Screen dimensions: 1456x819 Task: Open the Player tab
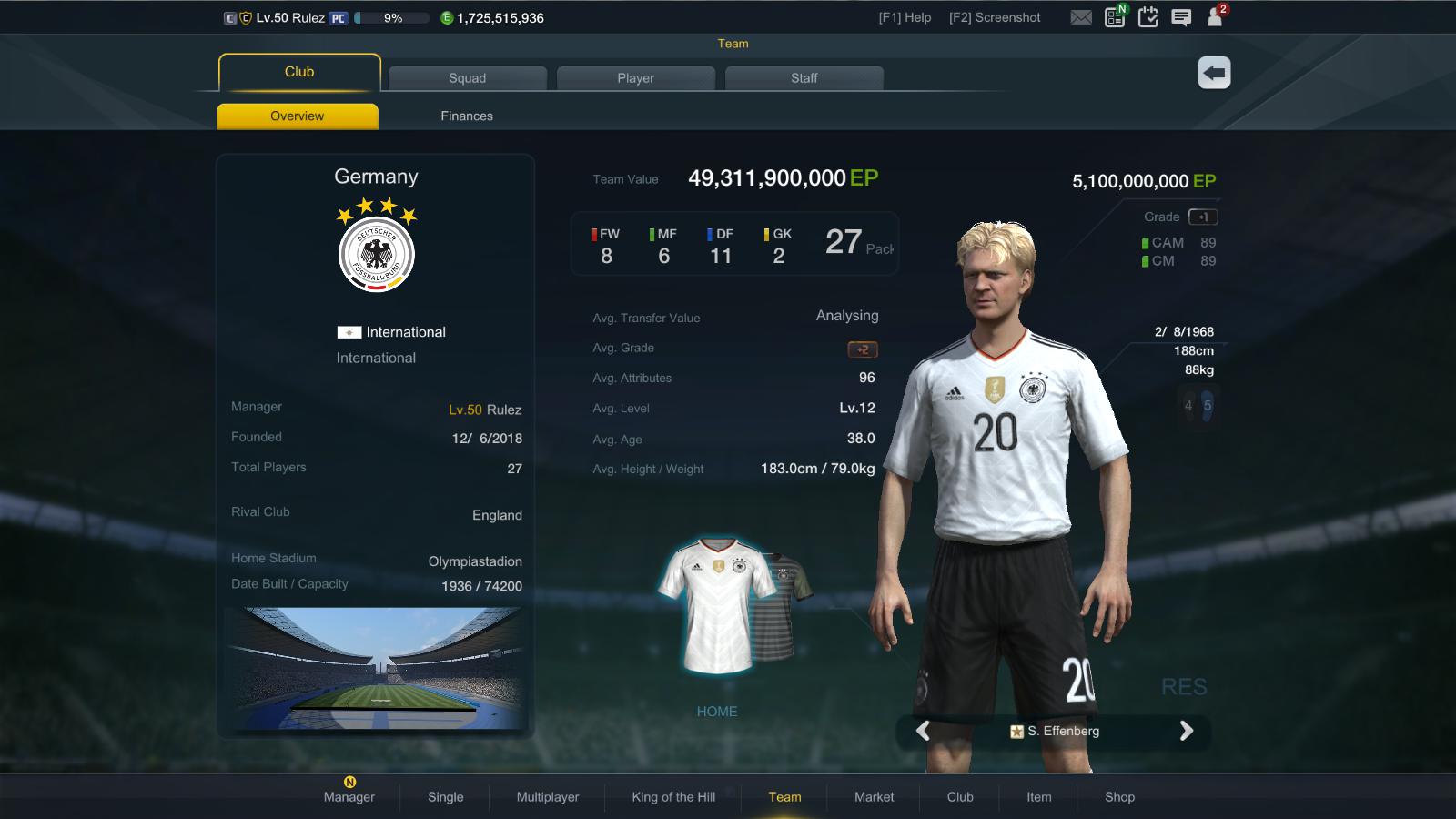(x=635, y=78)
